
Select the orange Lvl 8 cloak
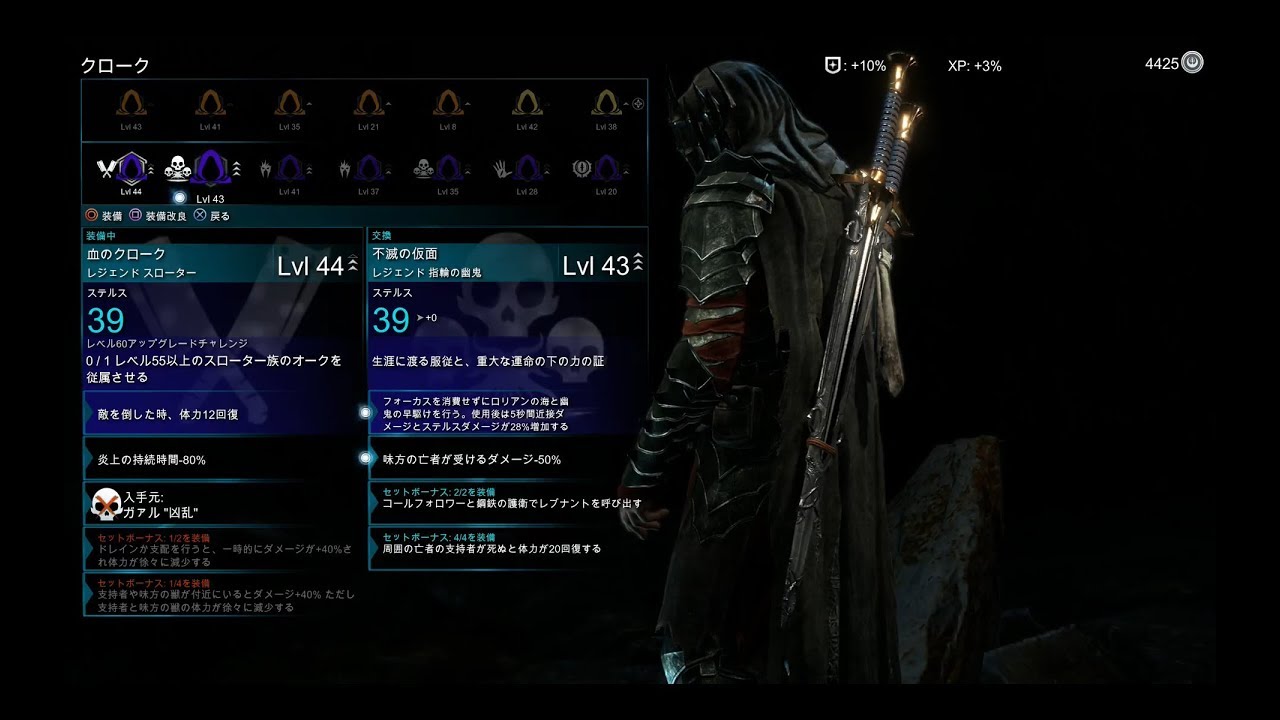point(447,104)
